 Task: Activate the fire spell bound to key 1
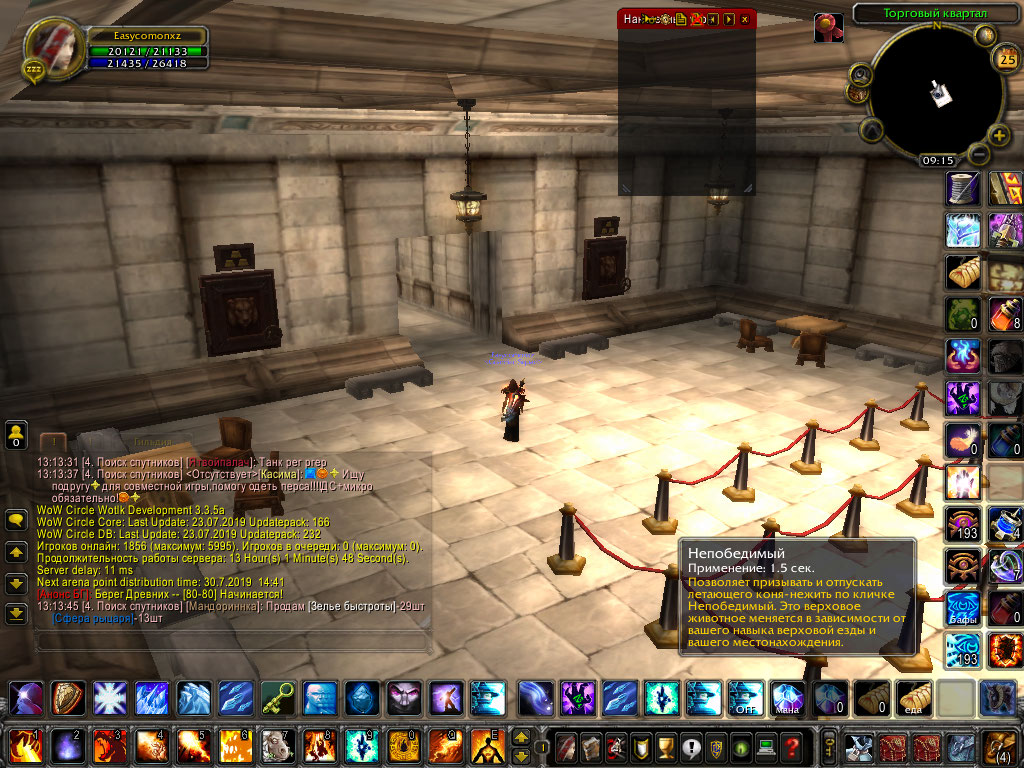(22, 746)
